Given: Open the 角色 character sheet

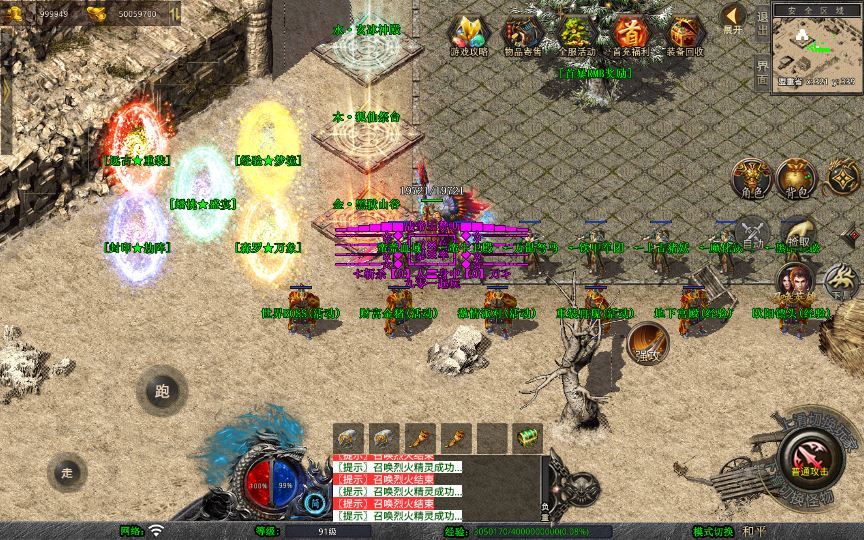Looking at the screenshot, I should click(750, 176).
